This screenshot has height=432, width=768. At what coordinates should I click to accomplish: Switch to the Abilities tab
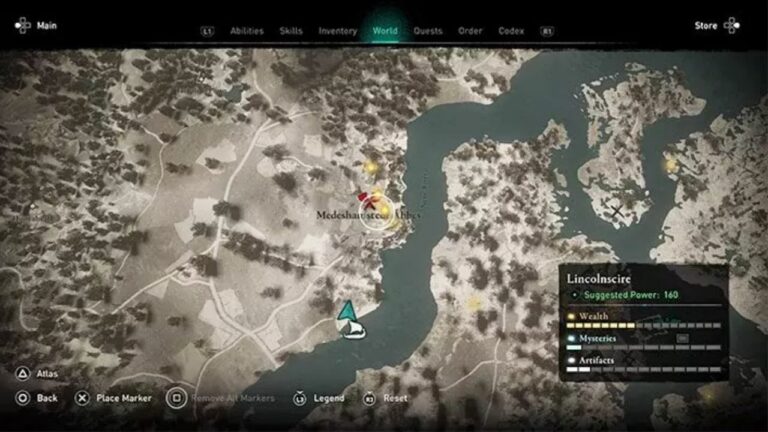tap(246, 31)
